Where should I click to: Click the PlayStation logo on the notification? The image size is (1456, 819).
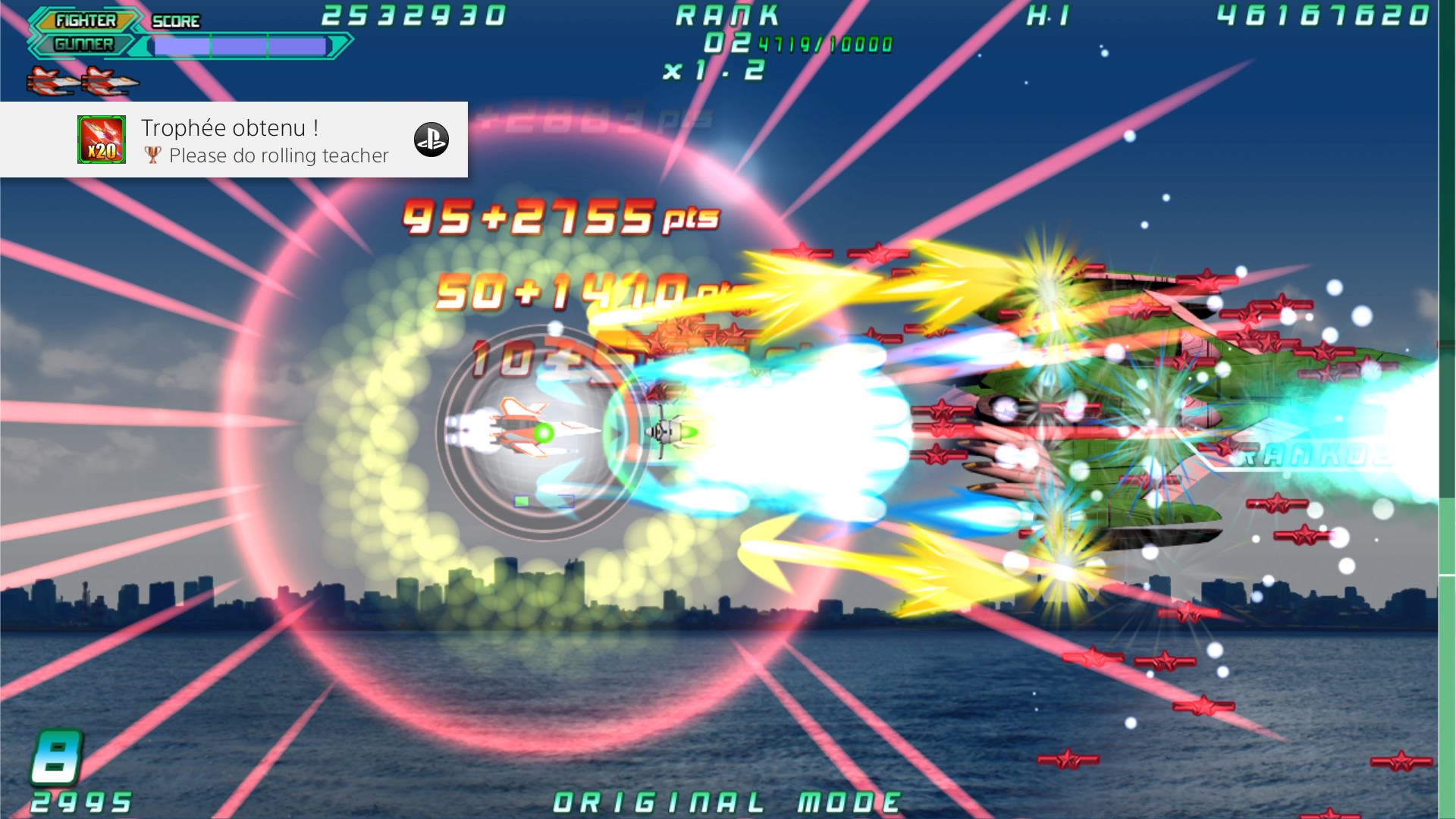pyautogui.click(x=431, y=140)
